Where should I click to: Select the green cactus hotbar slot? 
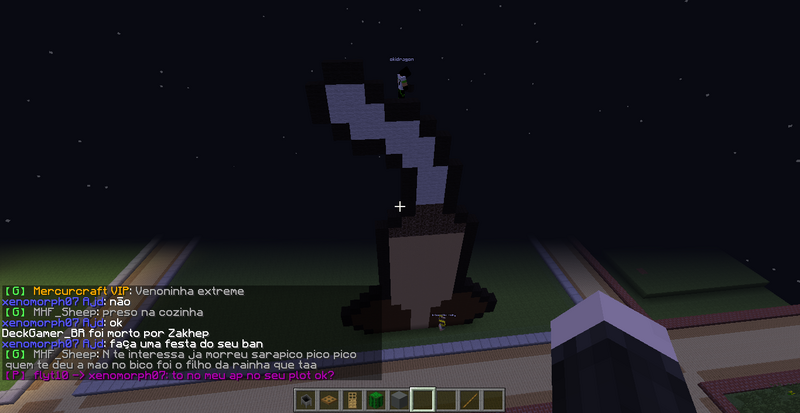pos(375,400)
